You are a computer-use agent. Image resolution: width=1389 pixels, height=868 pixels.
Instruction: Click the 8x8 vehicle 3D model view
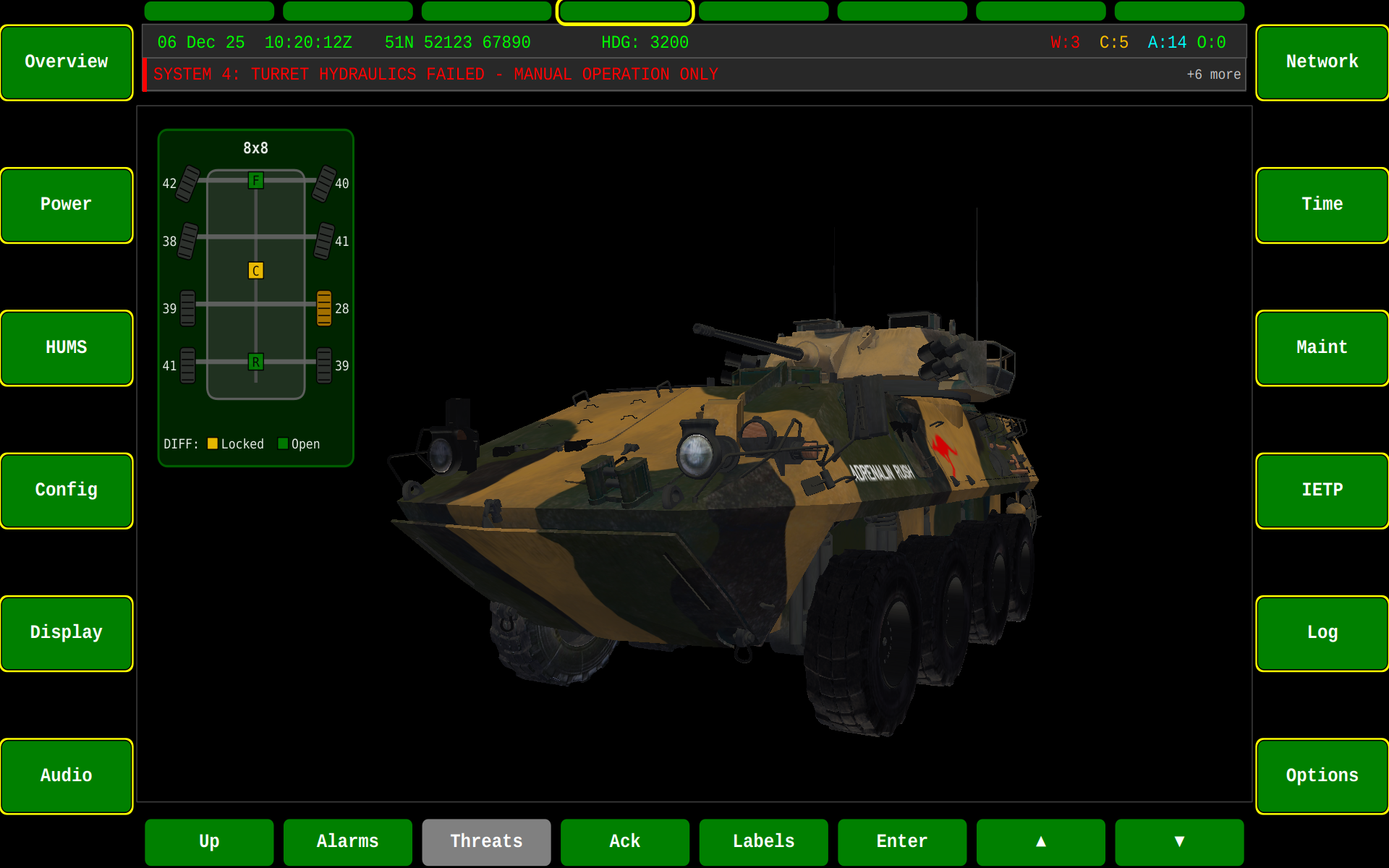click(x=723, y=506)
